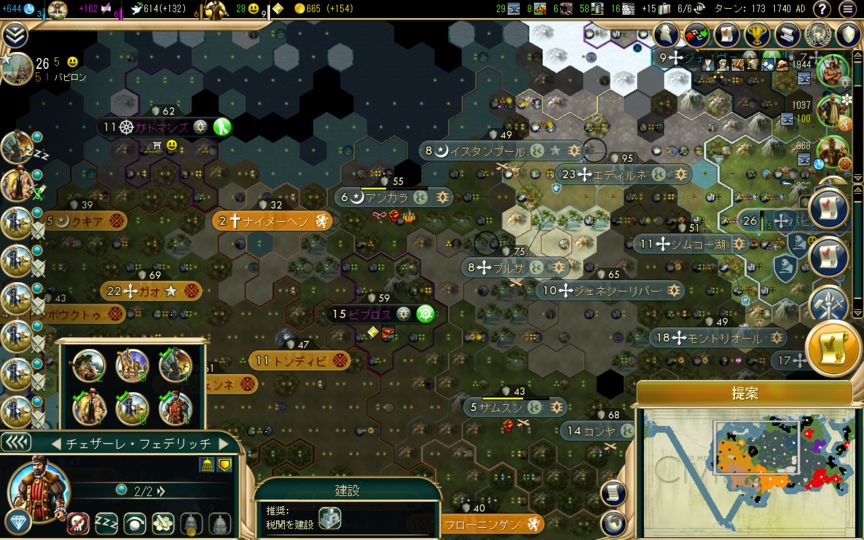
Task: Click the 提案 proposal banner button
Action: click(744, 394)
